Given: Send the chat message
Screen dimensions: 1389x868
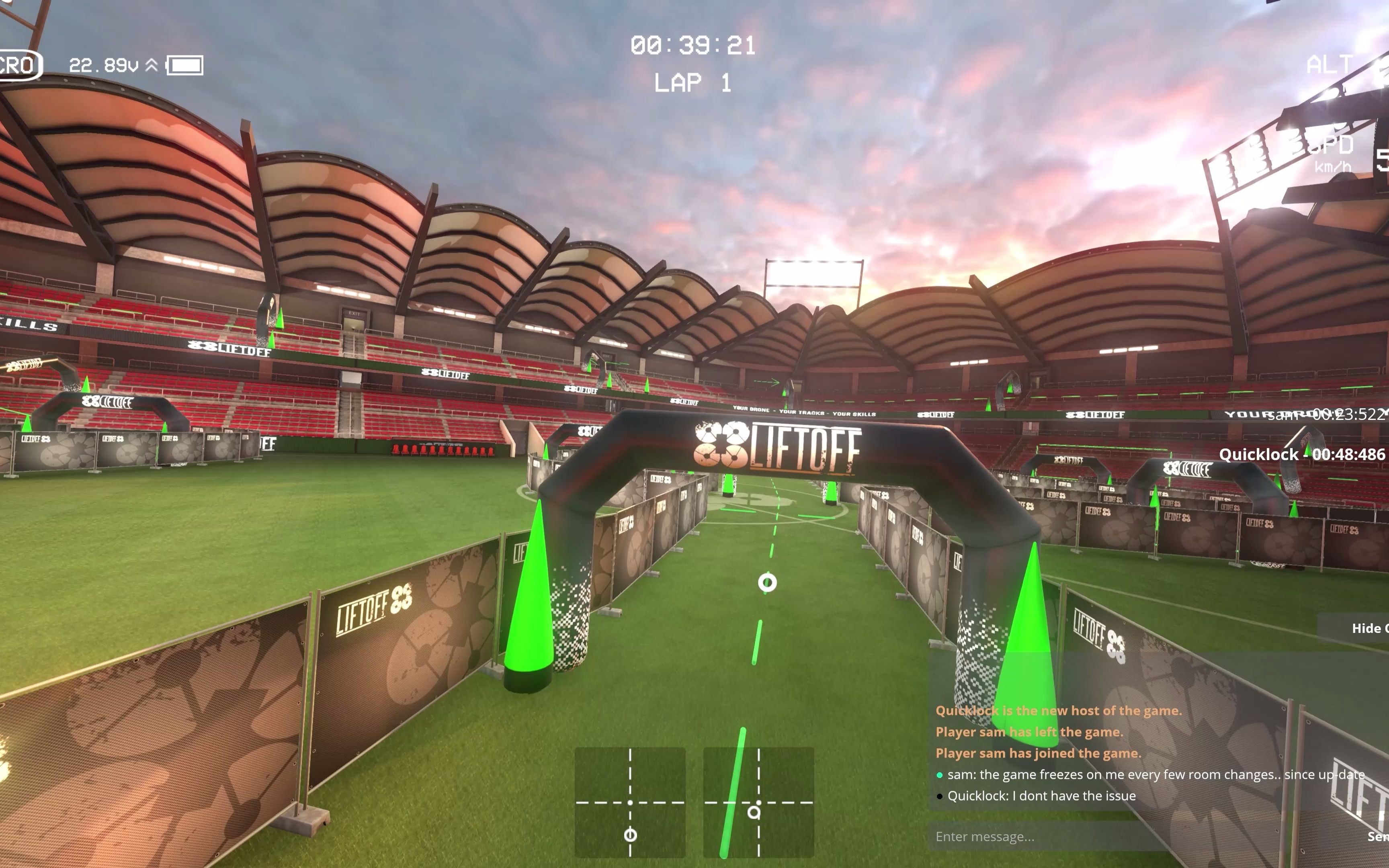Looking at the screenshot, I should tap(1377, 836).
